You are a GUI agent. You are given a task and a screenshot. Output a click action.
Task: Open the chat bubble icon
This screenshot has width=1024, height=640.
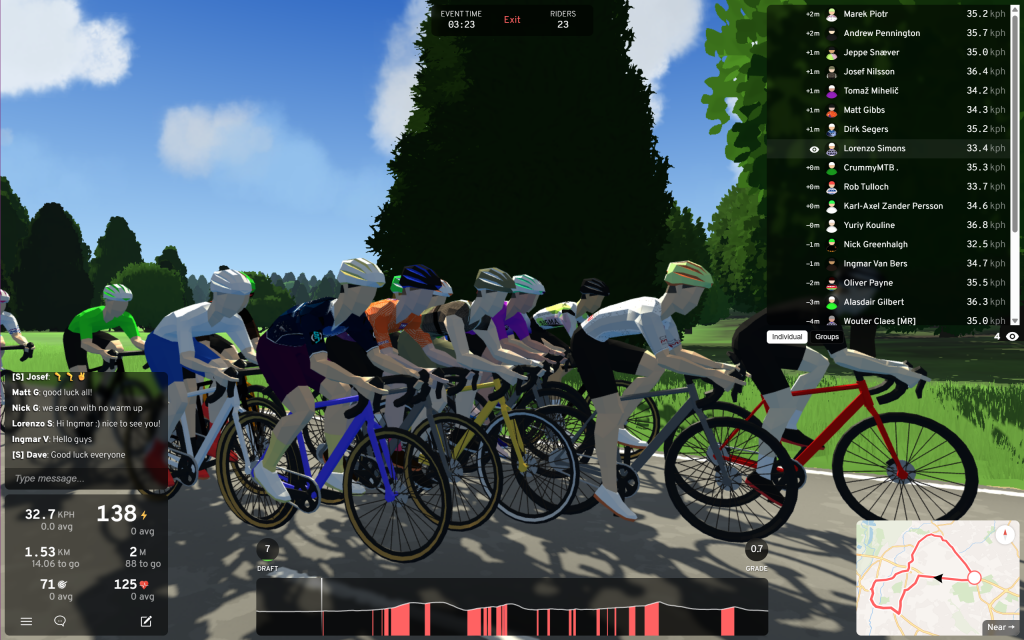[x=60, y=621]
